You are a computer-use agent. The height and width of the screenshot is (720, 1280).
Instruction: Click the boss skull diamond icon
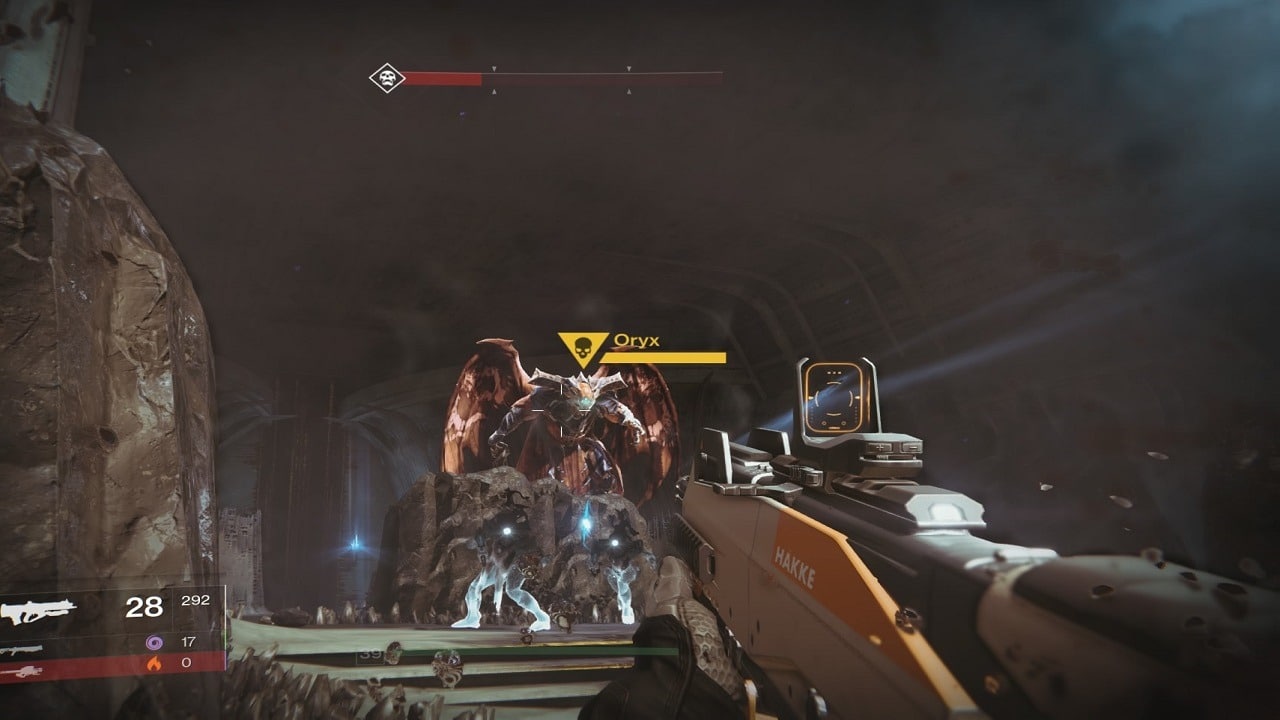tap(386, 78)
